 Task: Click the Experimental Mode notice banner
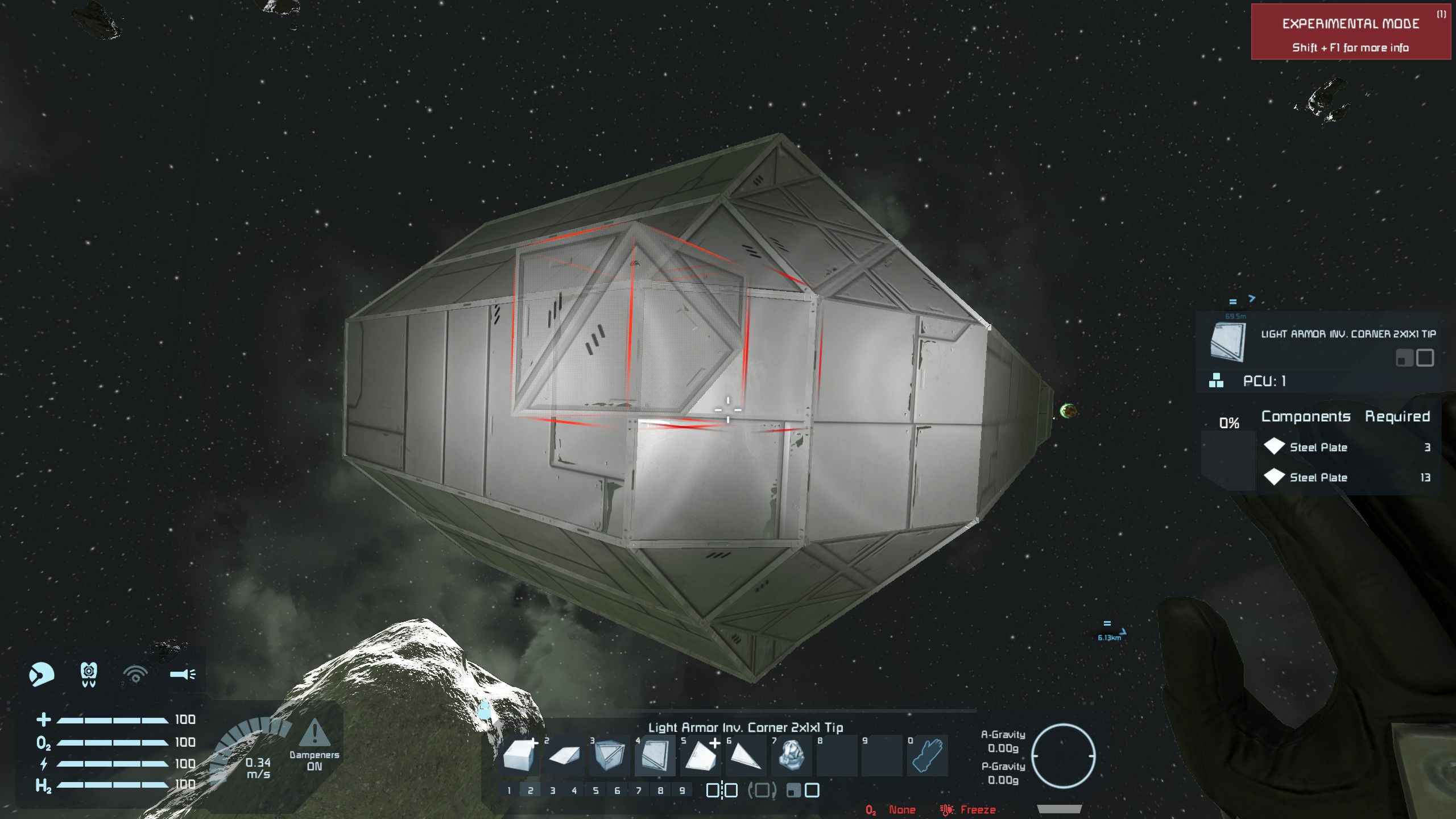pyautogui.click(x=1350, y=32)
